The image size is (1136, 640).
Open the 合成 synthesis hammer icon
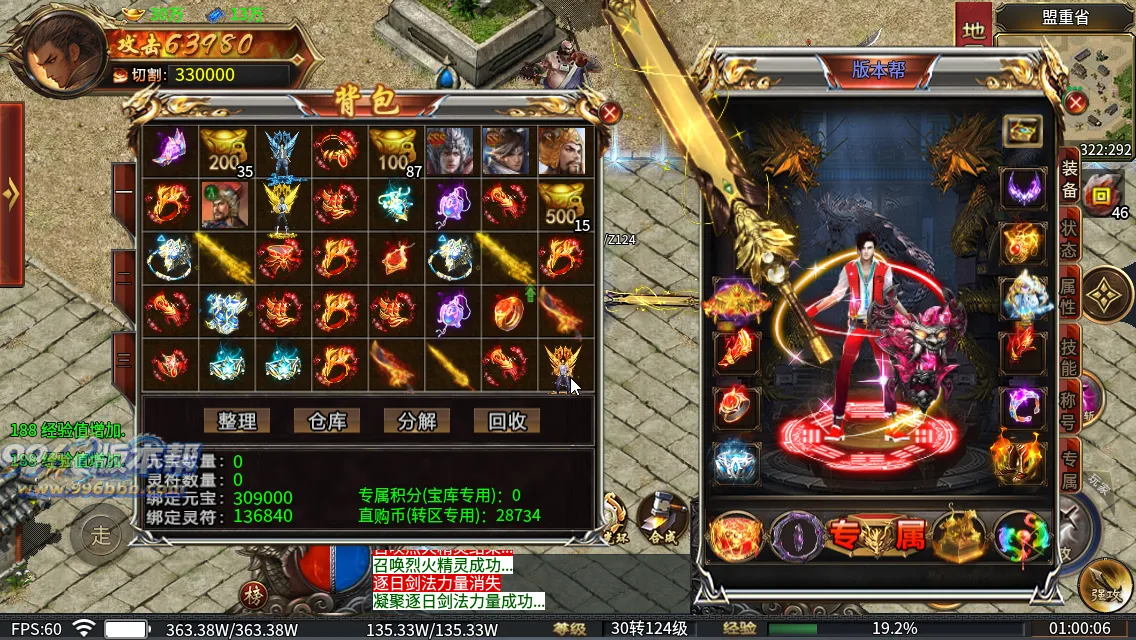coord(660,514)
